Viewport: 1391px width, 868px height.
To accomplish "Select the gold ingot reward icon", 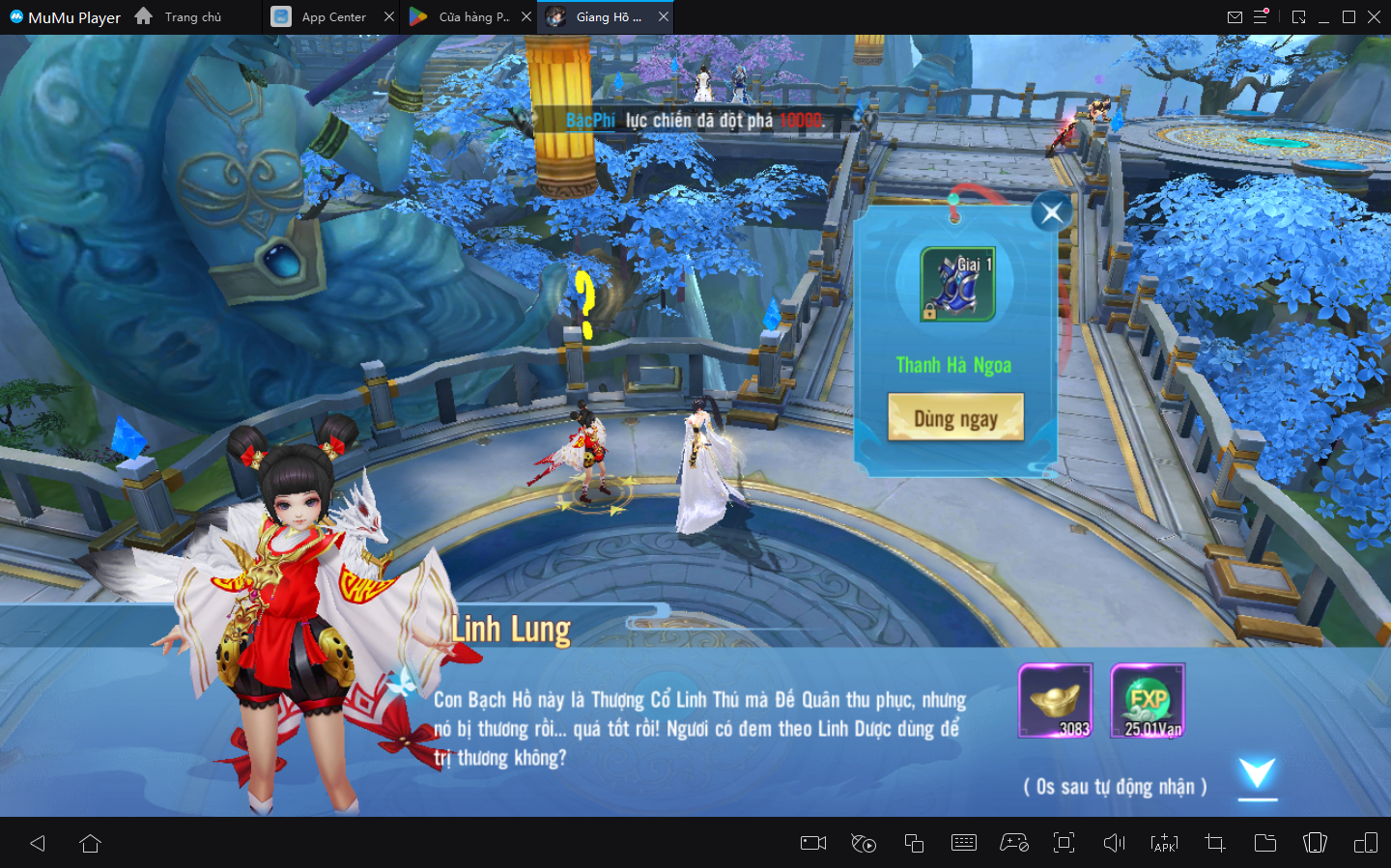I will (x=1055, y=701).
